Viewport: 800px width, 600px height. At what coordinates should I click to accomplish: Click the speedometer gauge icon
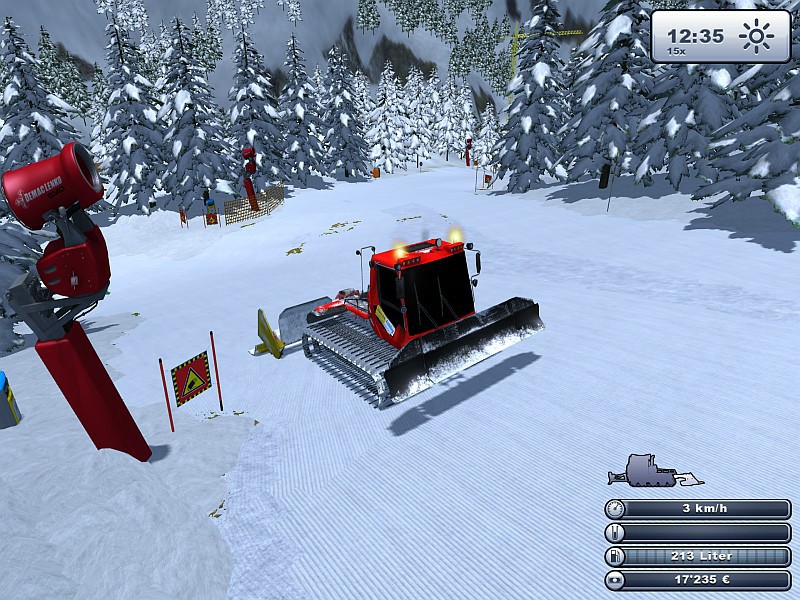point(616,509)
